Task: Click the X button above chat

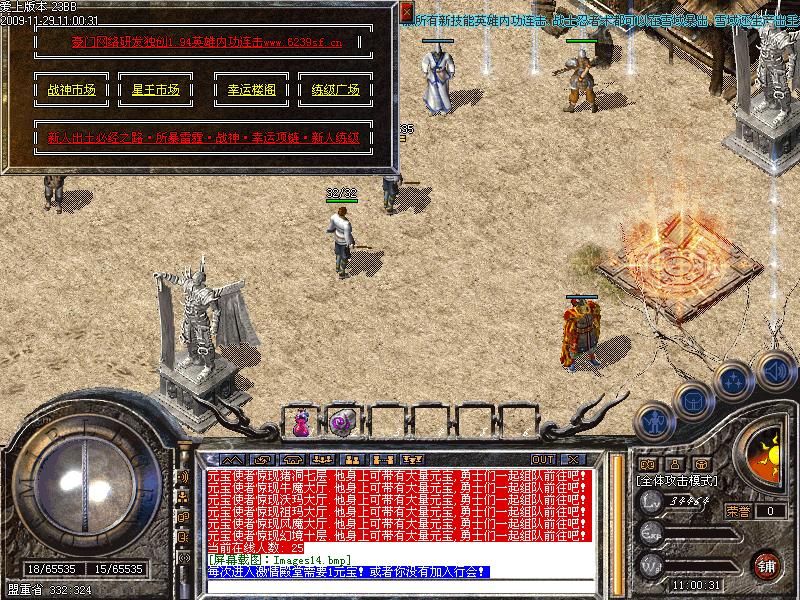Action: coord(573,460)
